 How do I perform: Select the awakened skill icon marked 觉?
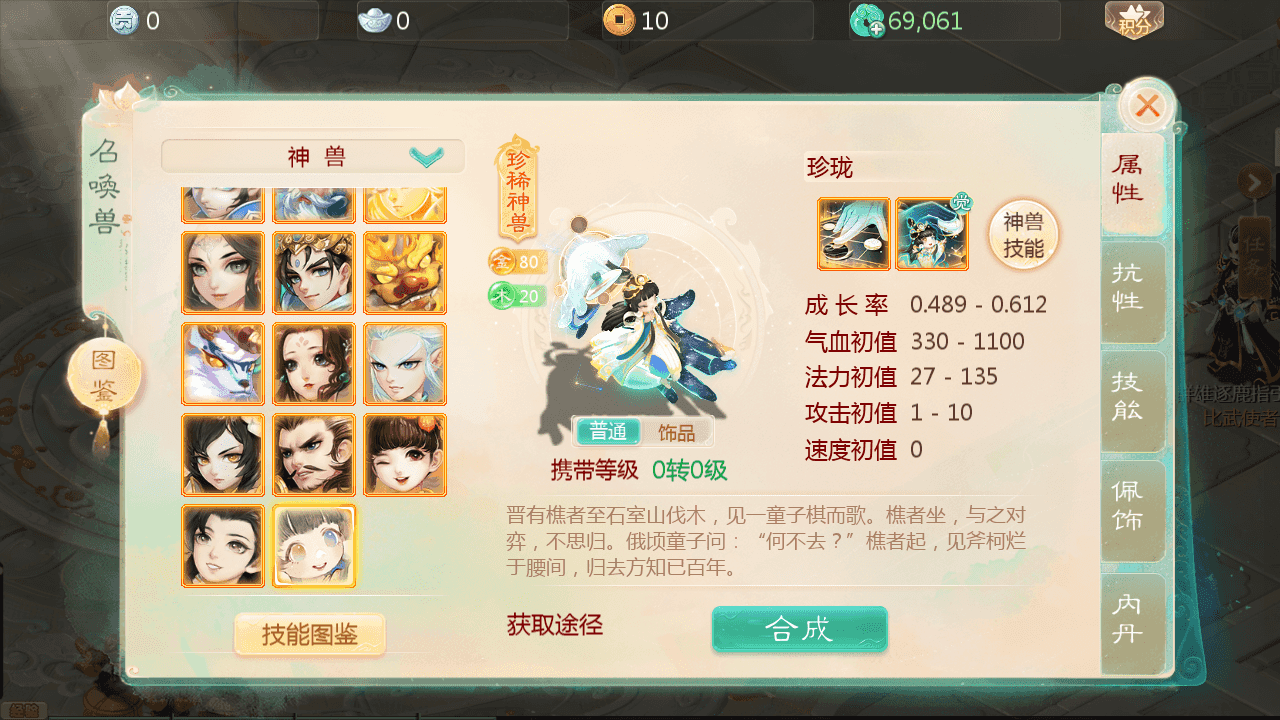931,234
